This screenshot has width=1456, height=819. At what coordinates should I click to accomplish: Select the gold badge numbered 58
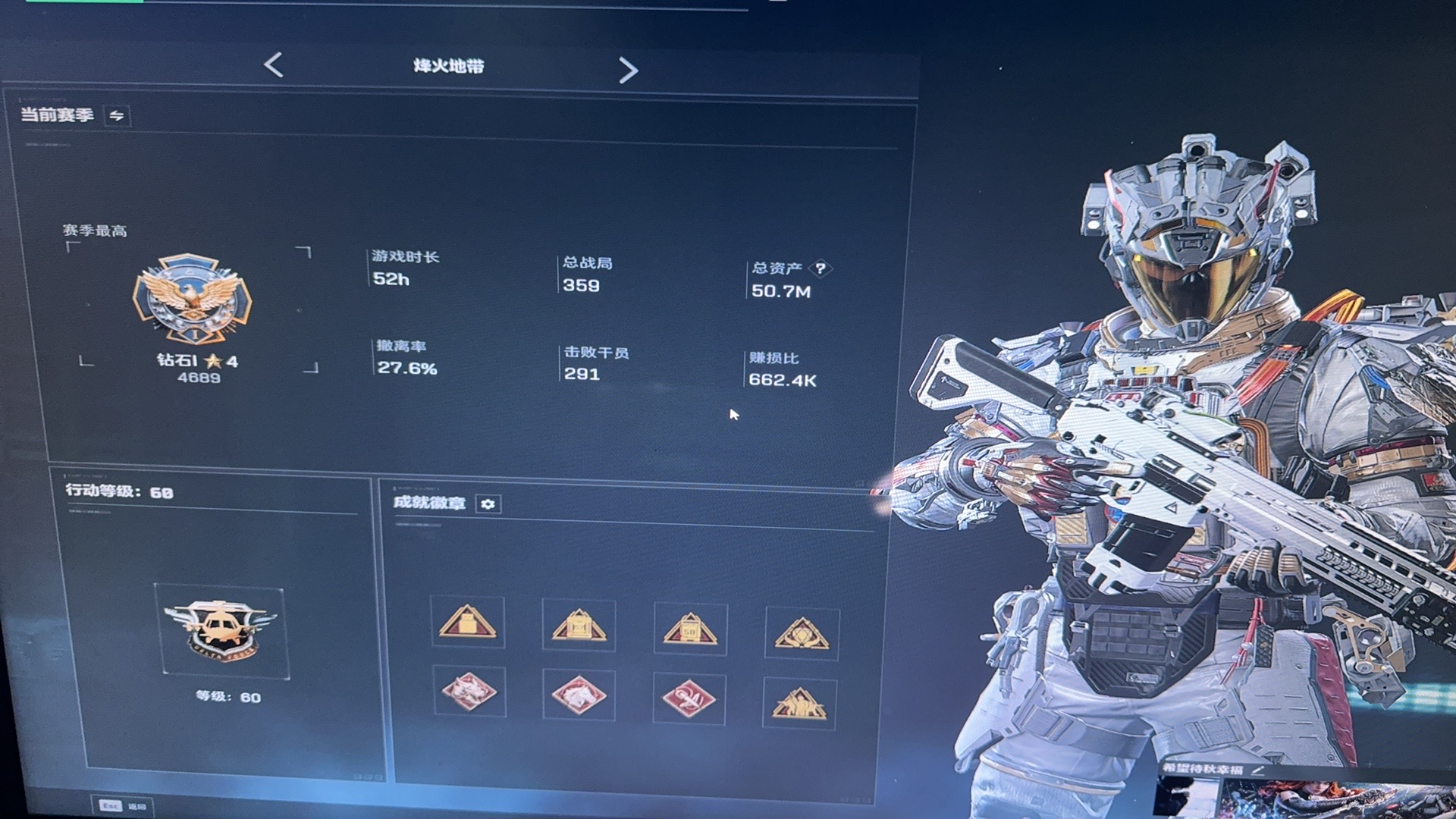(690, 629)
